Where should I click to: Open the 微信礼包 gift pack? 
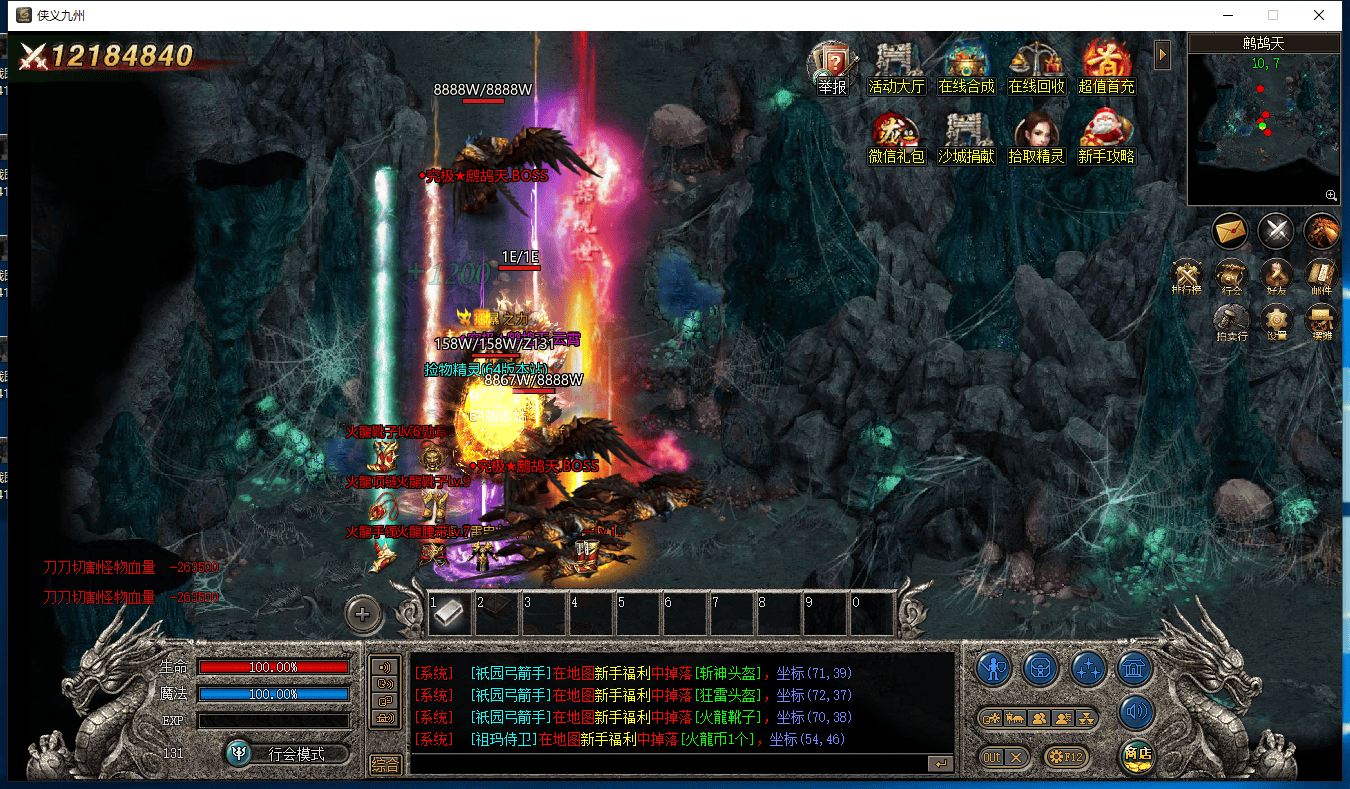(x=896, y=137)
